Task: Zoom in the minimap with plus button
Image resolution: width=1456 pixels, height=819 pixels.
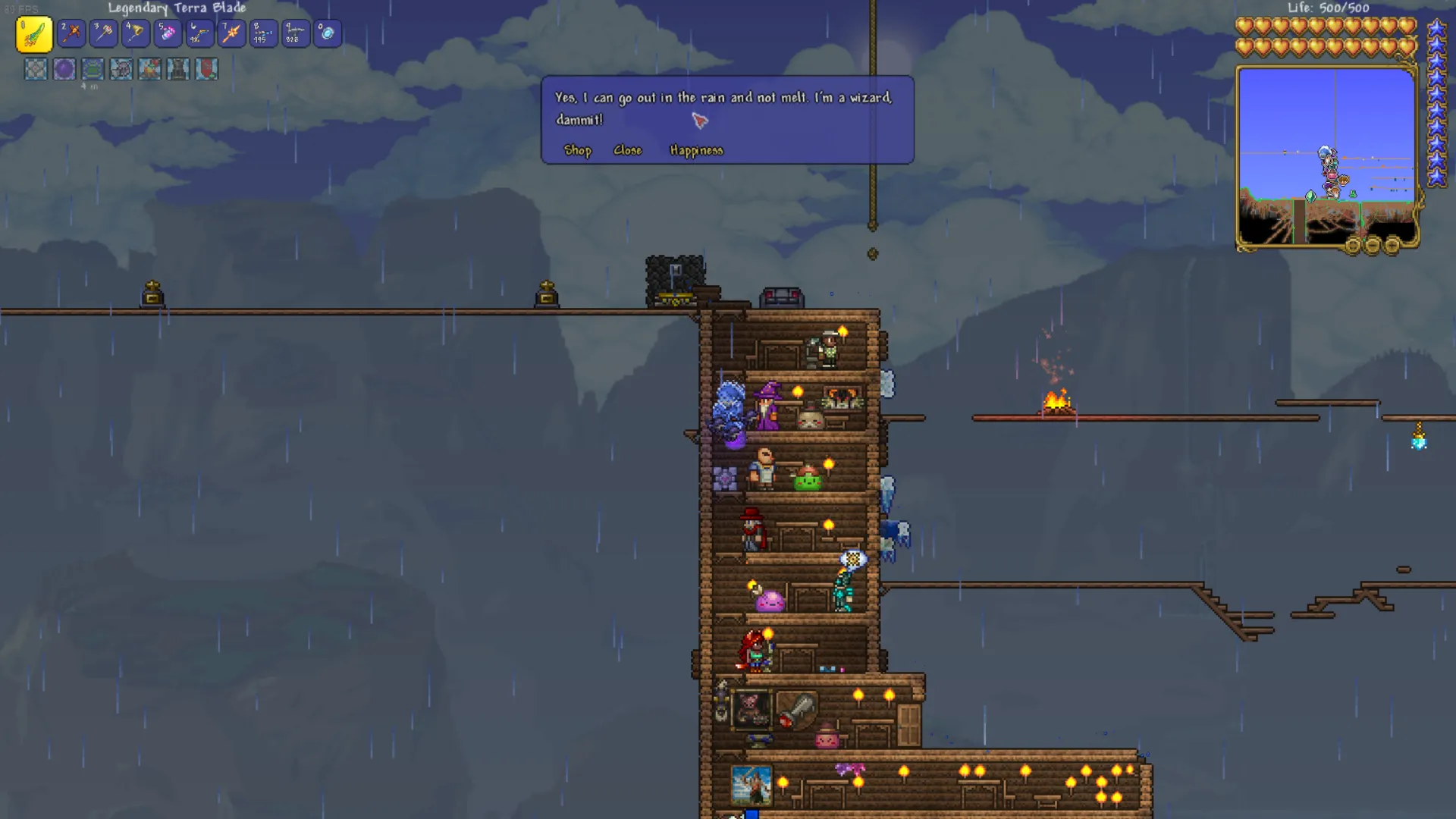Action: coord(1392,245)
